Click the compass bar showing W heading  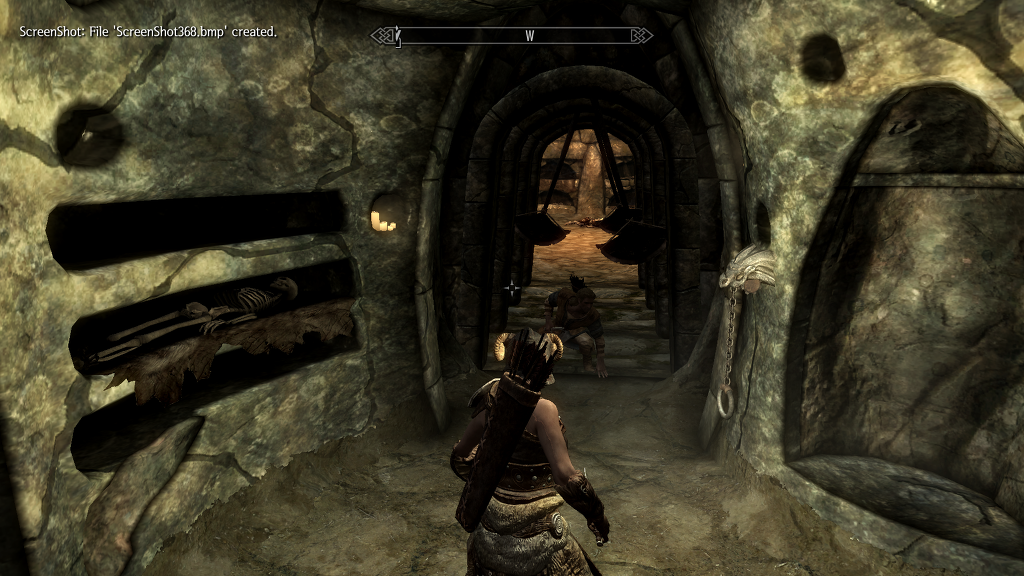[x=512, y=36]
